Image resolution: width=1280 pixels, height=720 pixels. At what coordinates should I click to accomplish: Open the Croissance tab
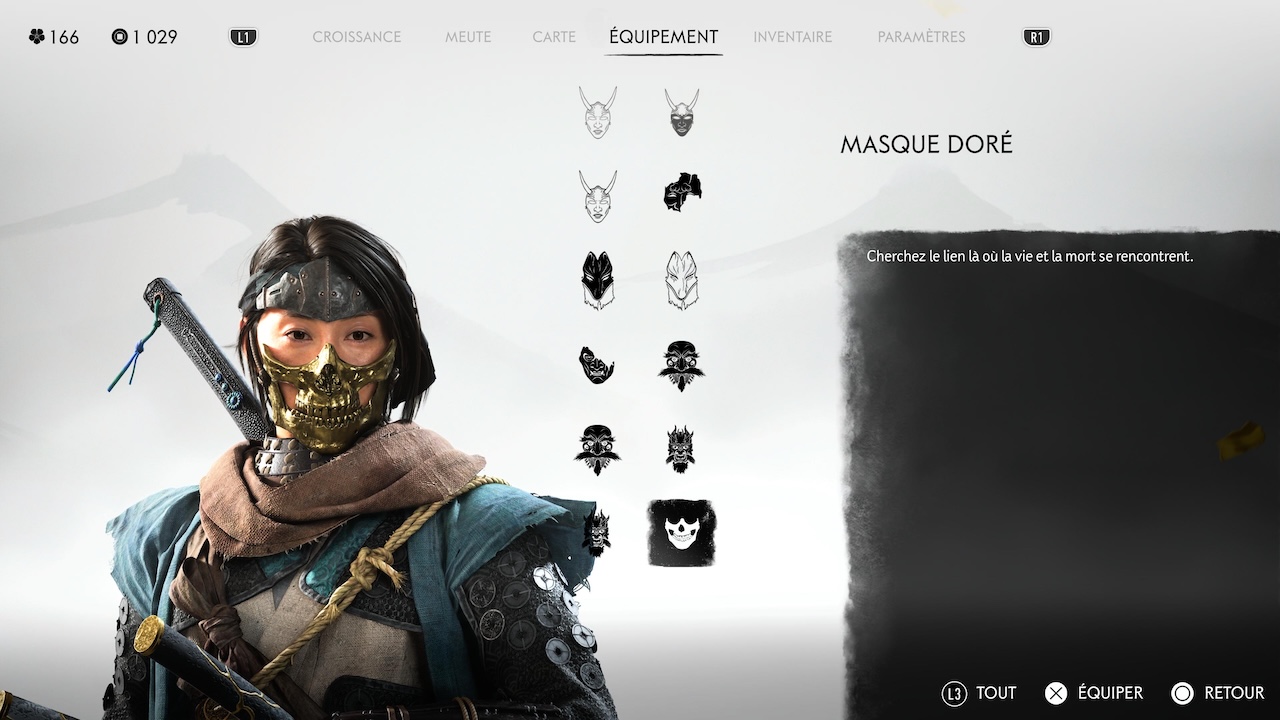[x=356, y=37]
